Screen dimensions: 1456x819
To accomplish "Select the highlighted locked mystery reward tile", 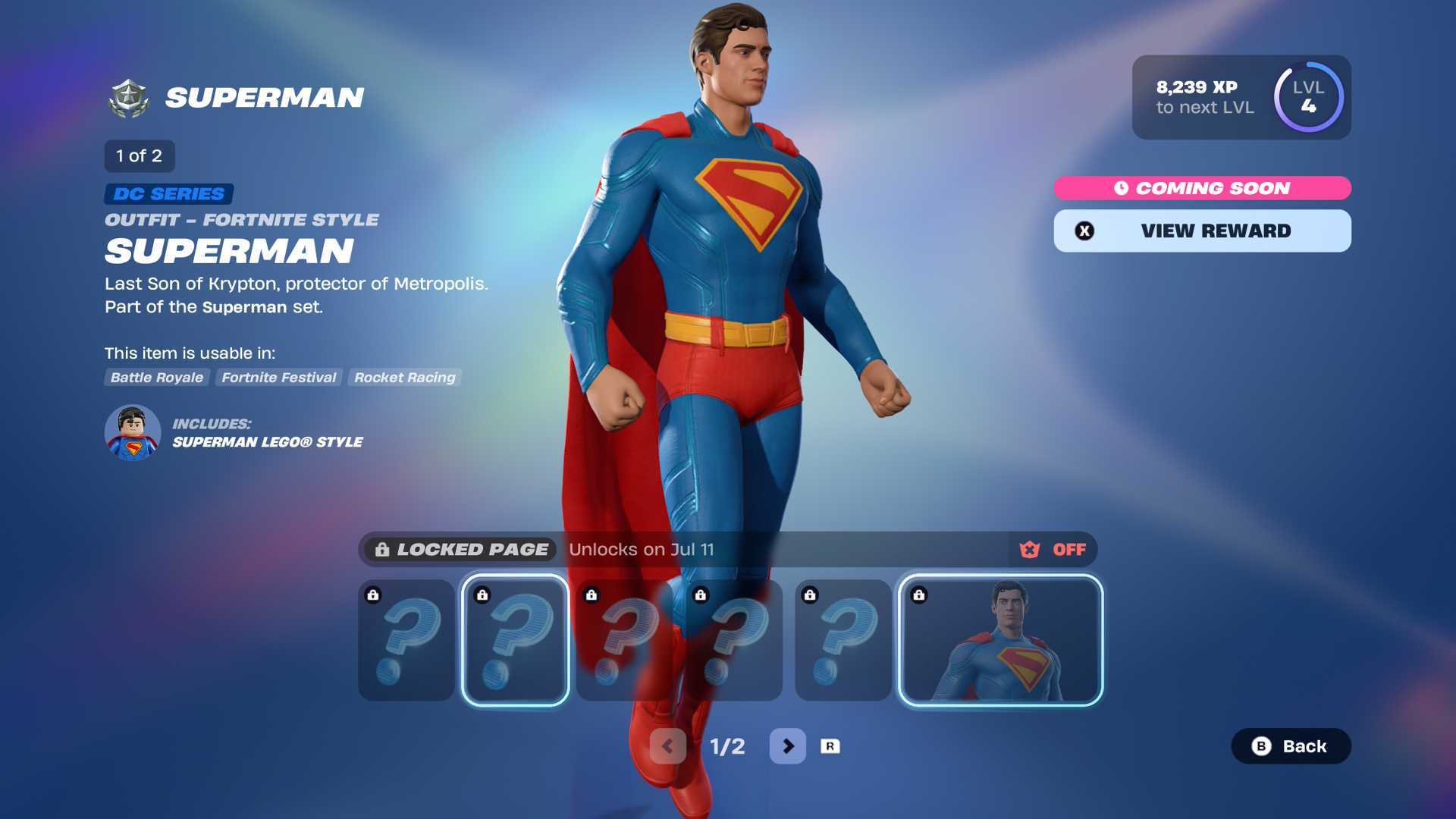I will click(x=515, y=640).
